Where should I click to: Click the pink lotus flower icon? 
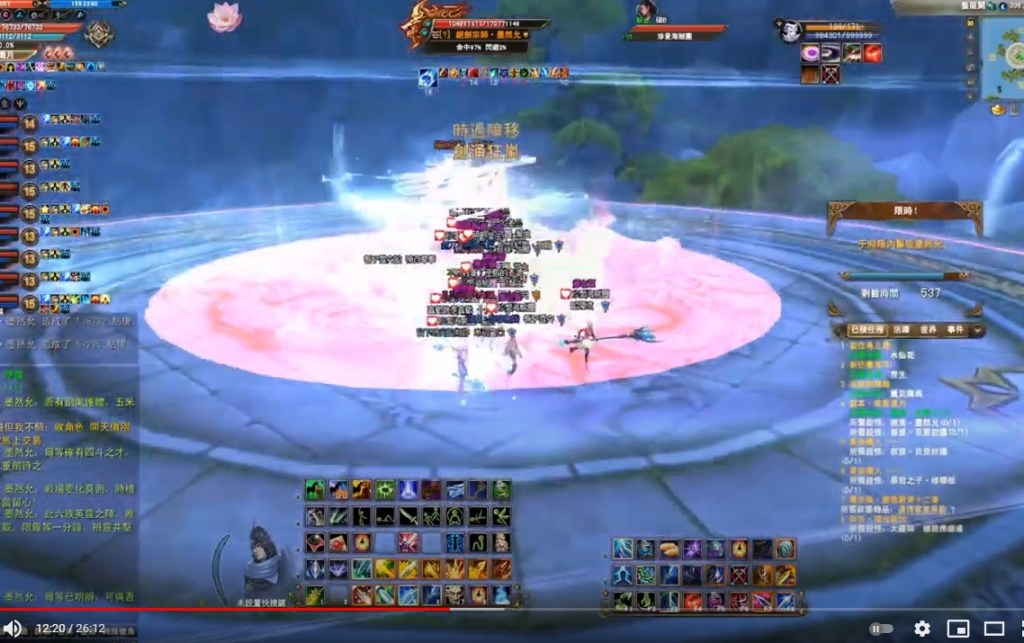pyautogui.click(x=224, y=15)
